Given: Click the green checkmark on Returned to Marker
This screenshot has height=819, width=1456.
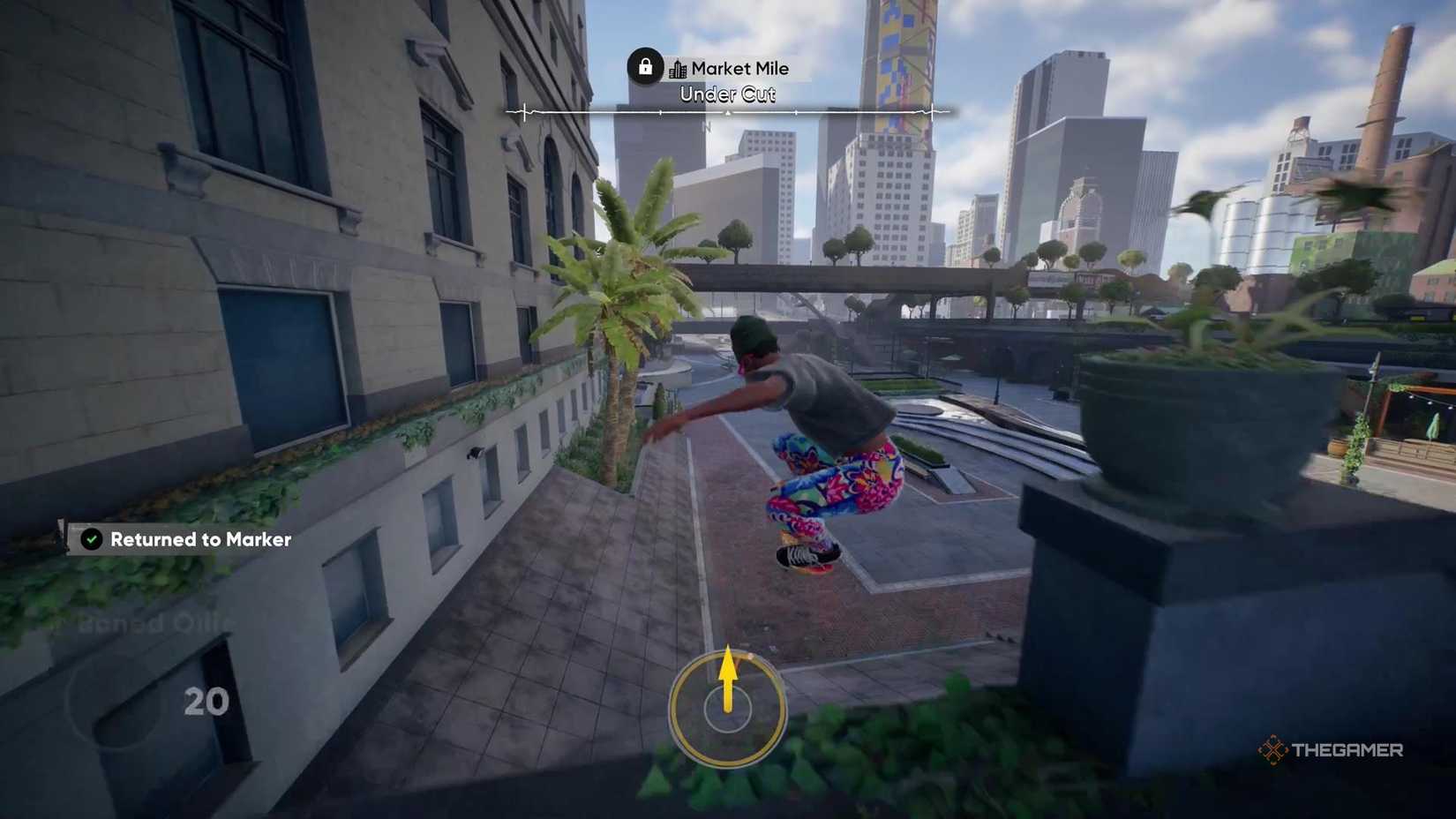Looking at the screenshot, I should [x=91, y=539].
